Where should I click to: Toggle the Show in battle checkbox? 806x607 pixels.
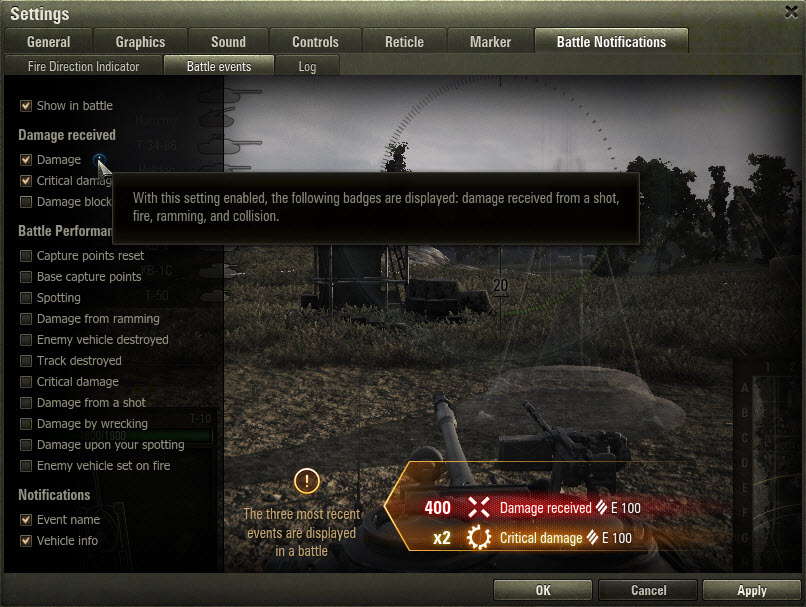pos(26,105)
